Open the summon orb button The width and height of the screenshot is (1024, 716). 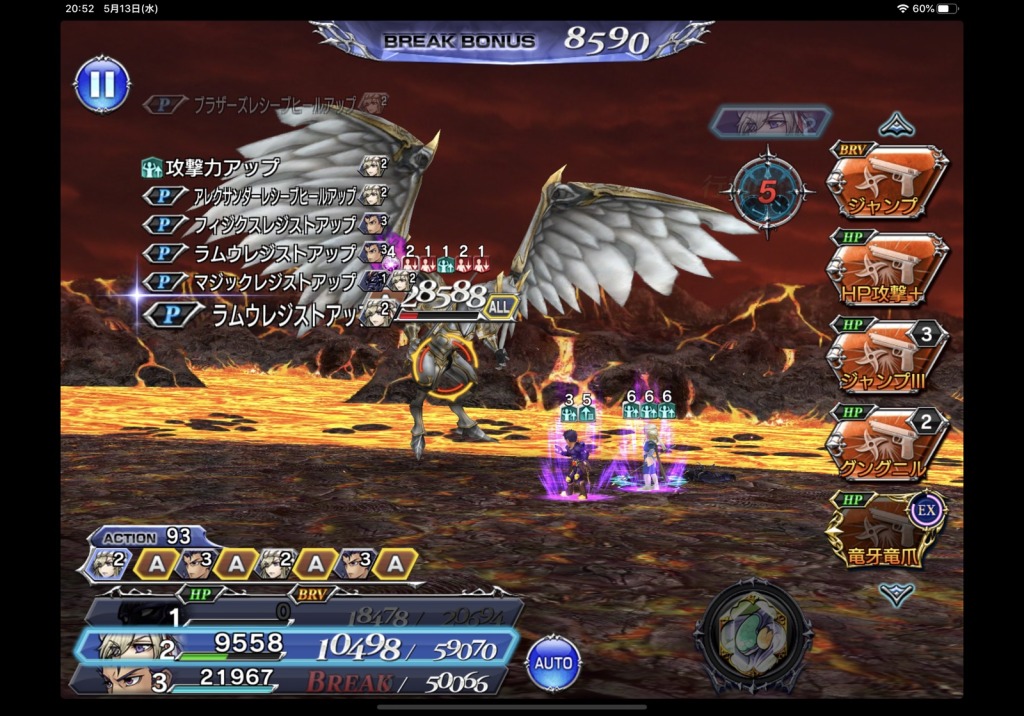coord(753,637)
